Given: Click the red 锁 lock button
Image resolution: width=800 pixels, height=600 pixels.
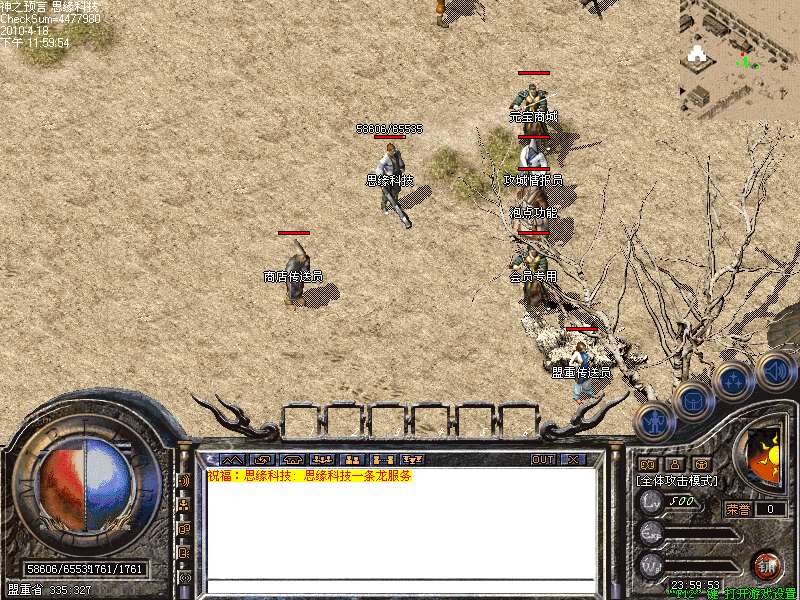Looking at the screenshot, I should point(766,564).
